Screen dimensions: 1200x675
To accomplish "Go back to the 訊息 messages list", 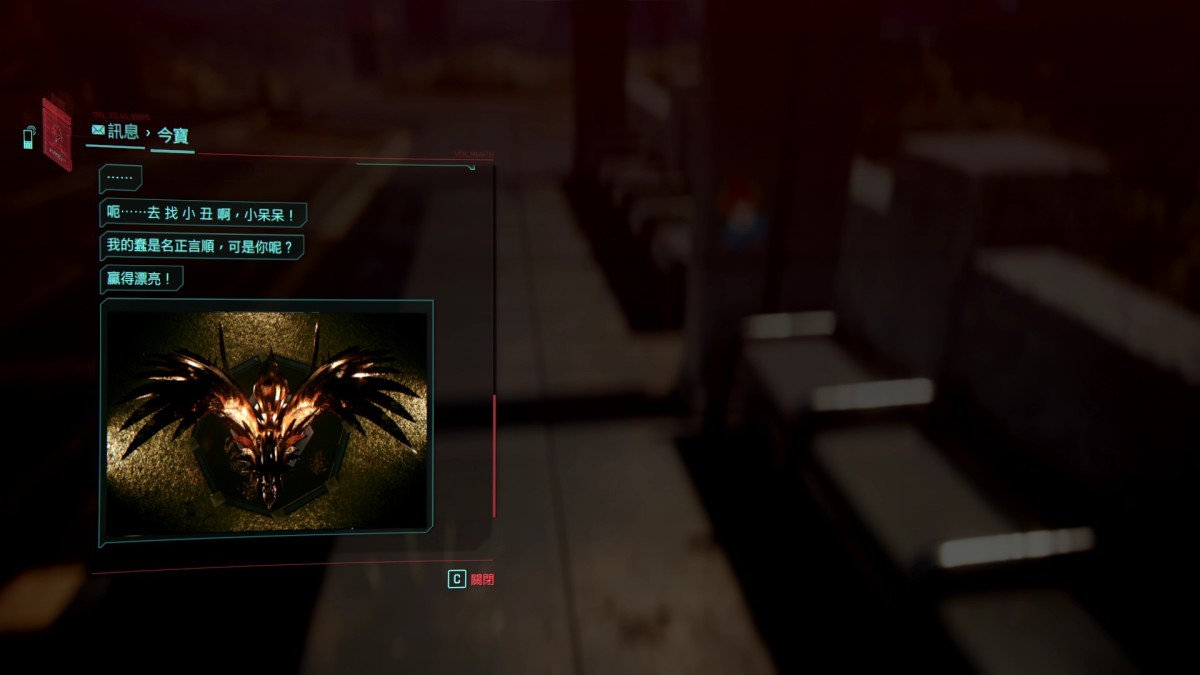I will click(114, 131).
